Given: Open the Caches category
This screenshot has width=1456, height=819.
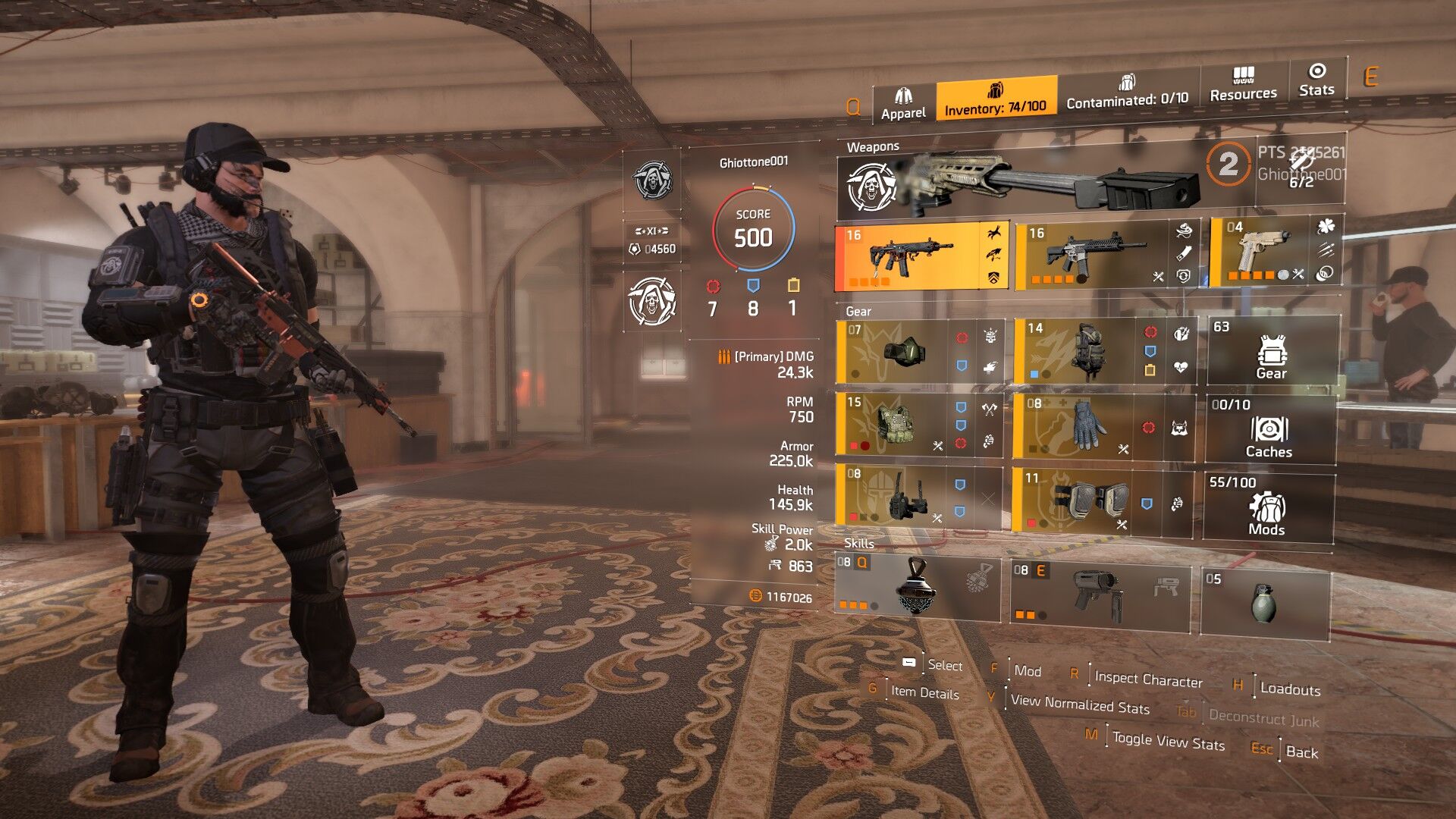Looking at the screenshot, I should pyautogui.click(x=1269, y=430).
